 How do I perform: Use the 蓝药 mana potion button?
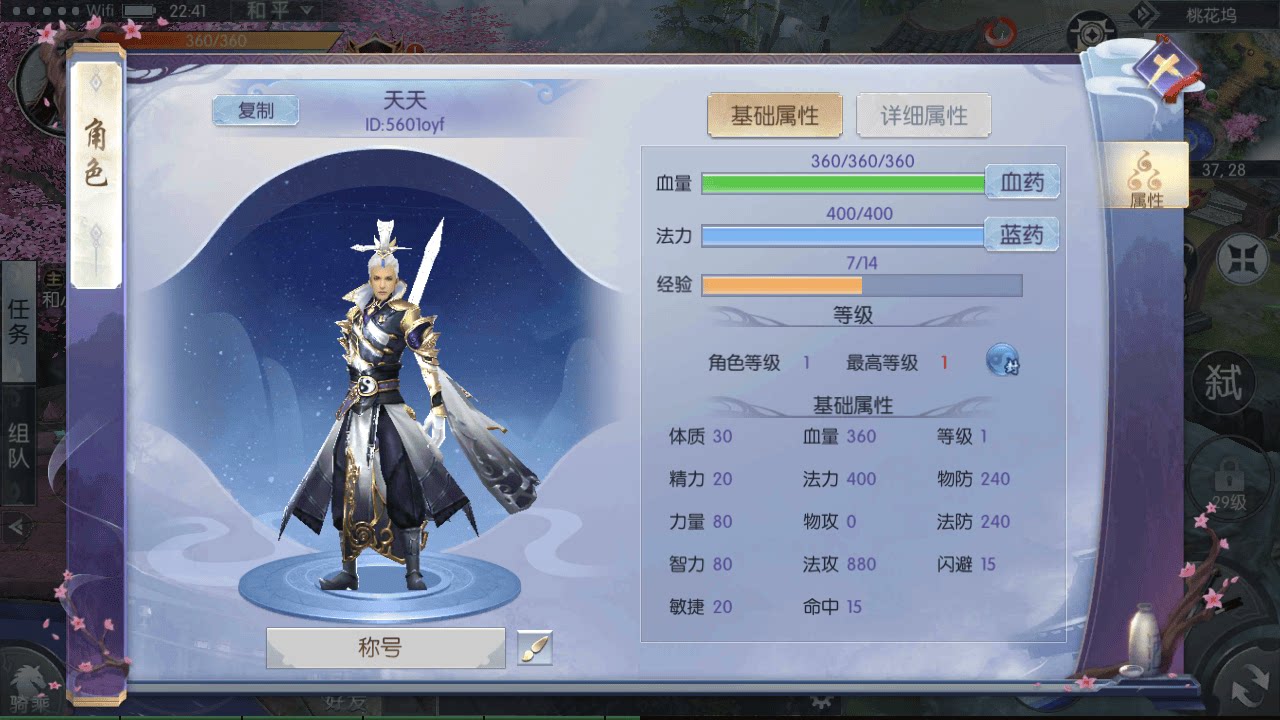point(1023,235)
